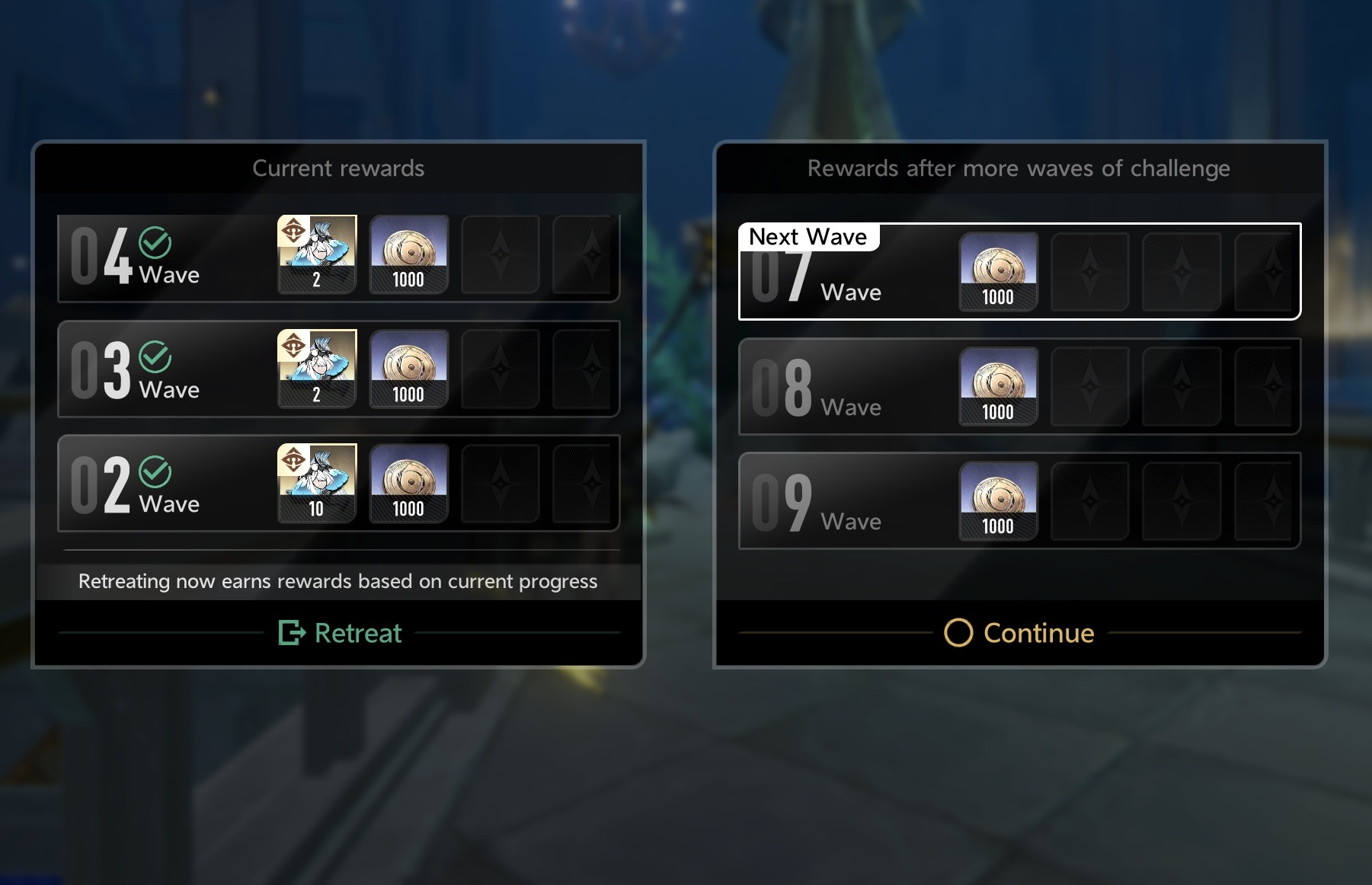Select the Wave 04 character reward icon
The image size is (1372, 885).
point(317,254)
